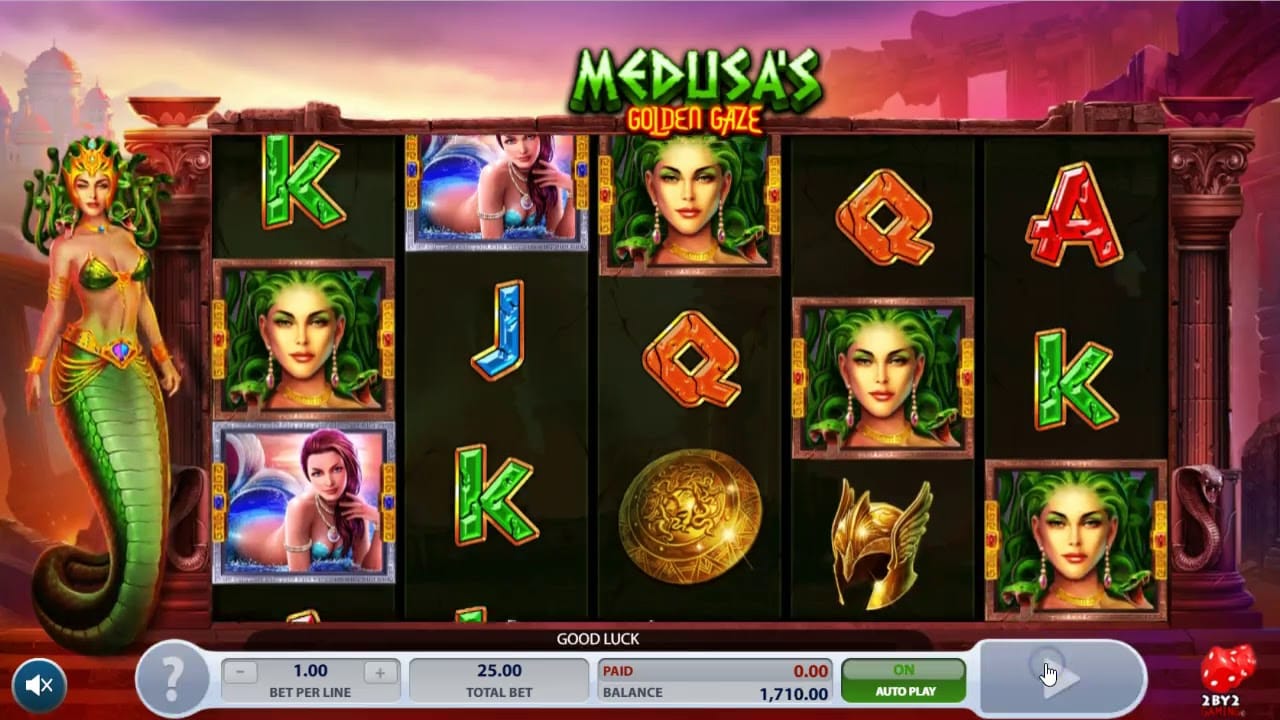Unmute the game sound
The image size is (1280, 720).
(x=40, y=685)
